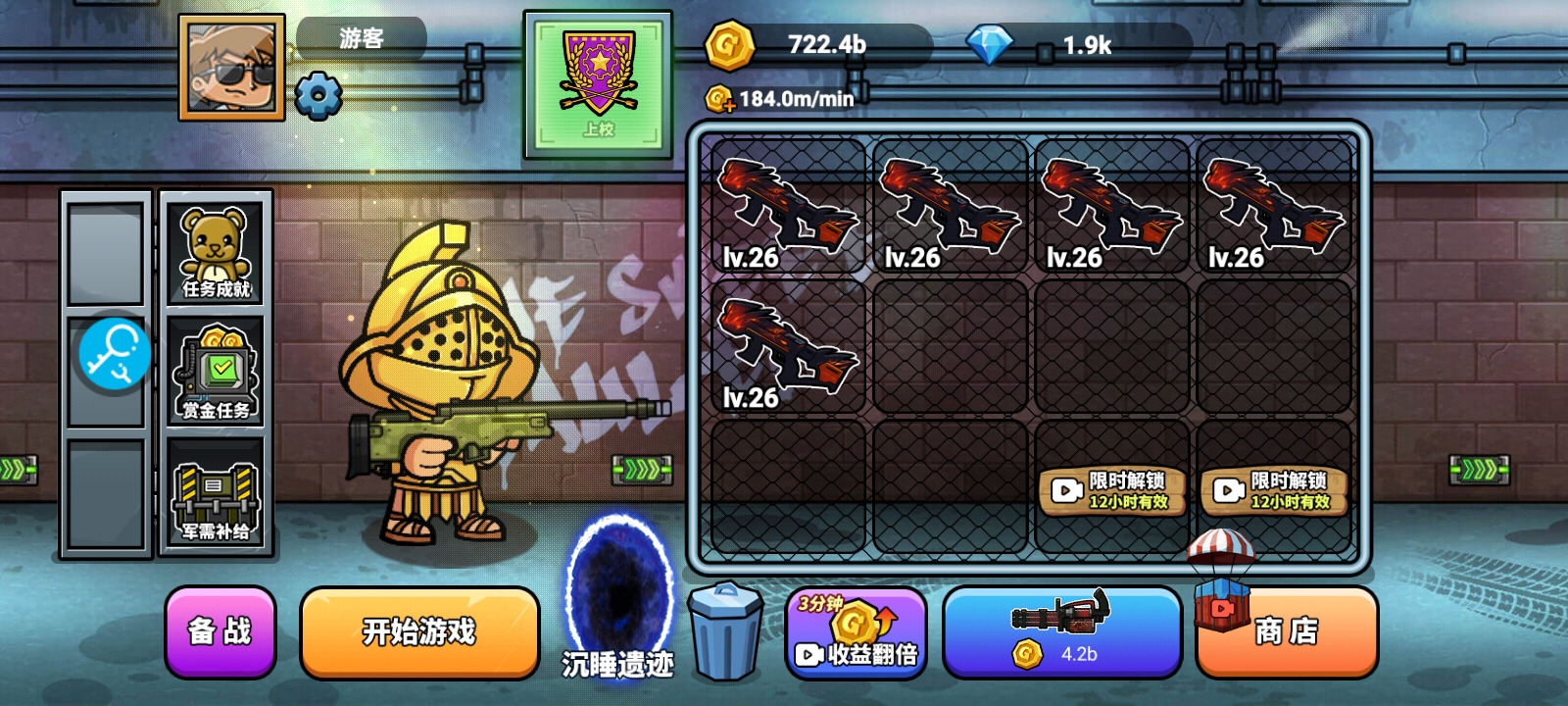Select the lv.26 weapon in second row
The width and height of the screenshot is (1568, 706).
pos(788,348)
